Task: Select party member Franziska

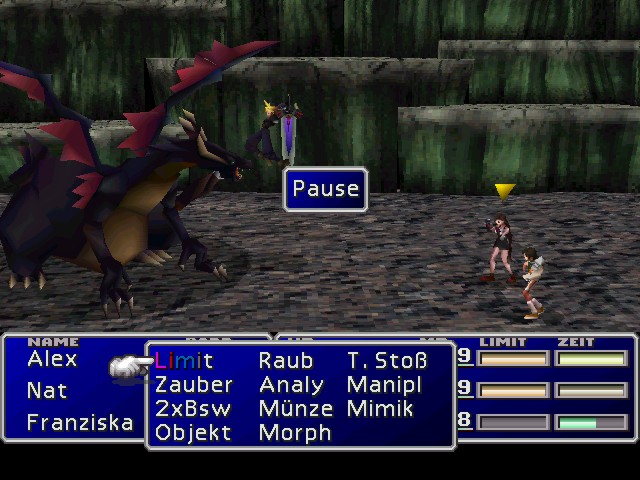Action: pos(79,422)
